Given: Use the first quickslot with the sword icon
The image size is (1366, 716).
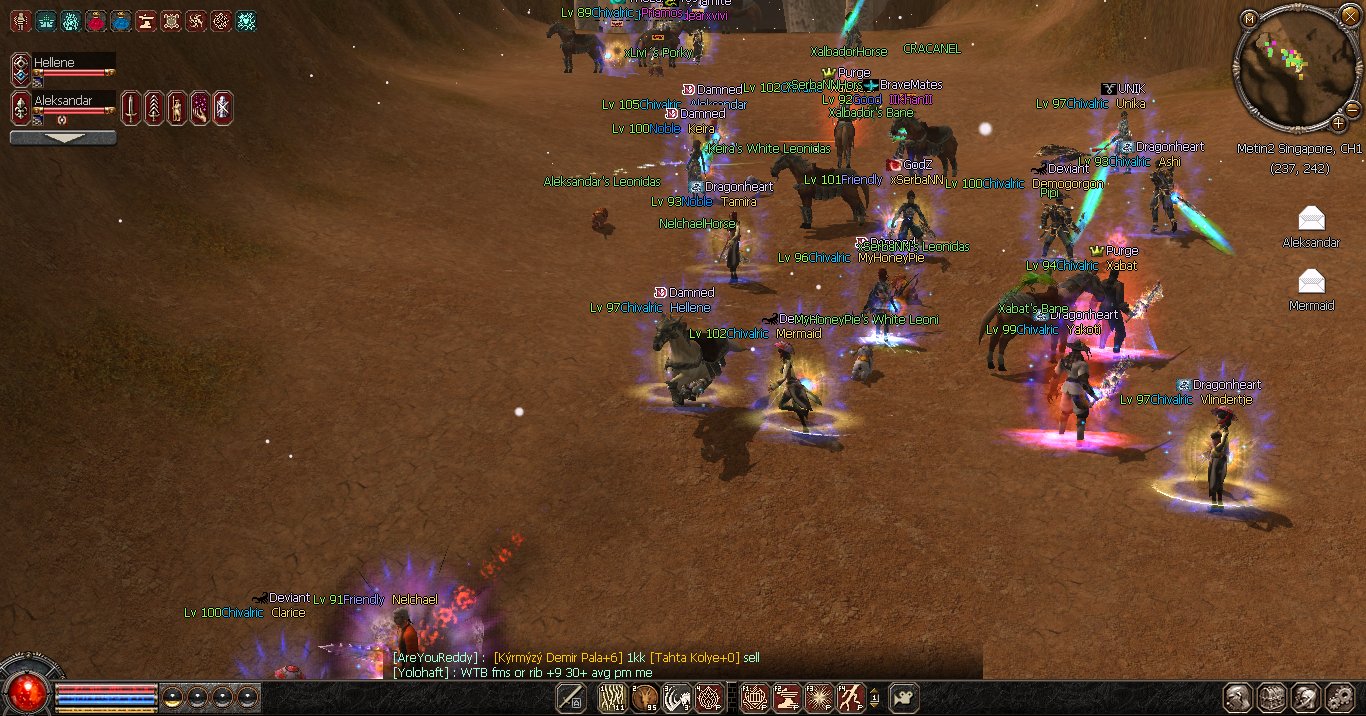Looking at the screenshot, I should [x=571, y=698].
